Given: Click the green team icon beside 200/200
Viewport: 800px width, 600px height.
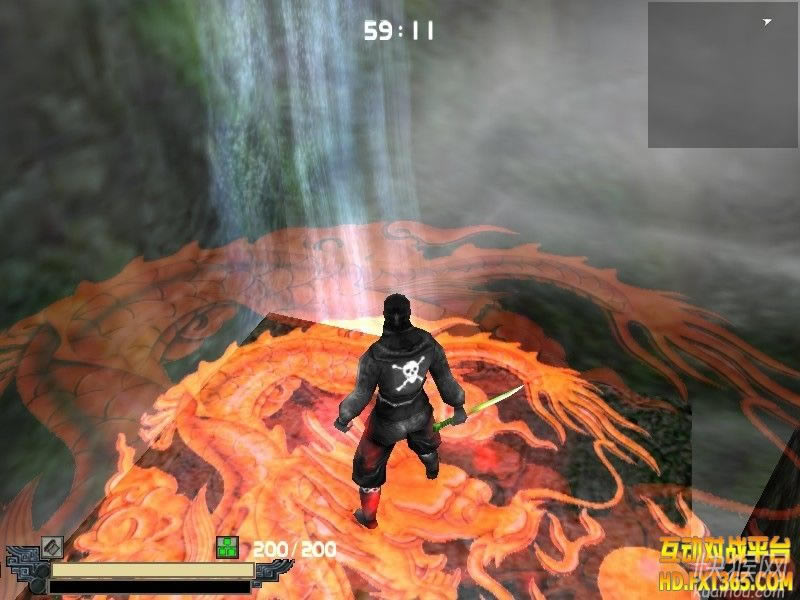Looking at the screenshot, I should pos(227,547).
